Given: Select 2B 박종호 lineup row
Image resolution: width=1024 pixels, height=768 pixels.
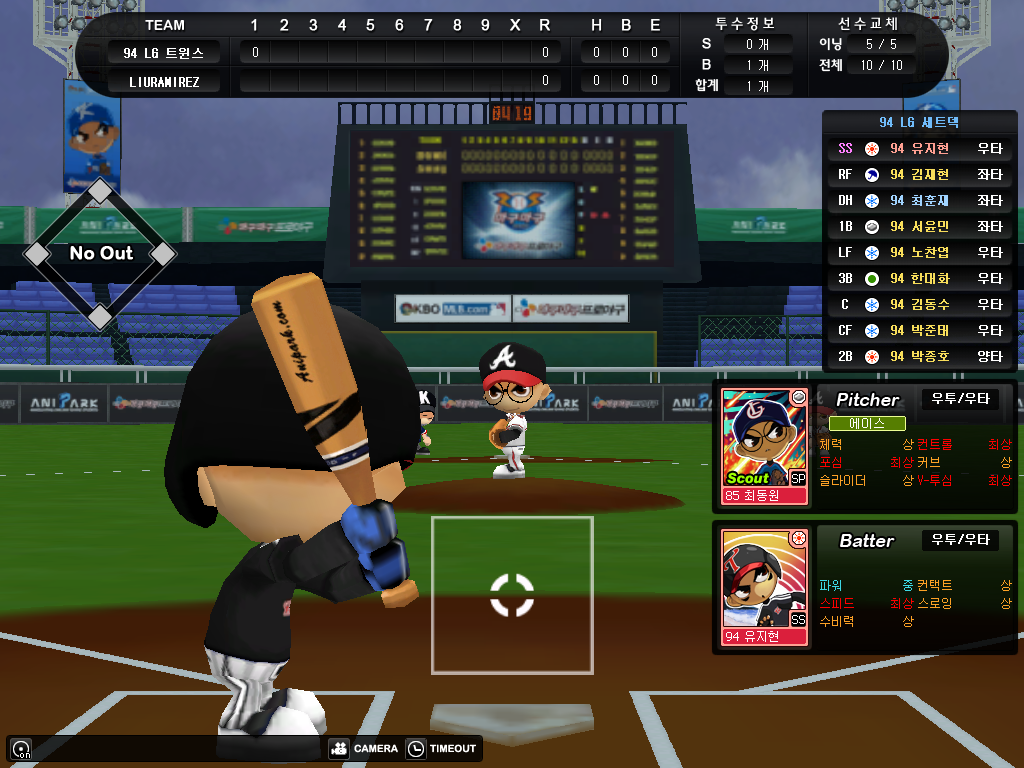Looking at the screenshot, I should [x=921, y=356].
